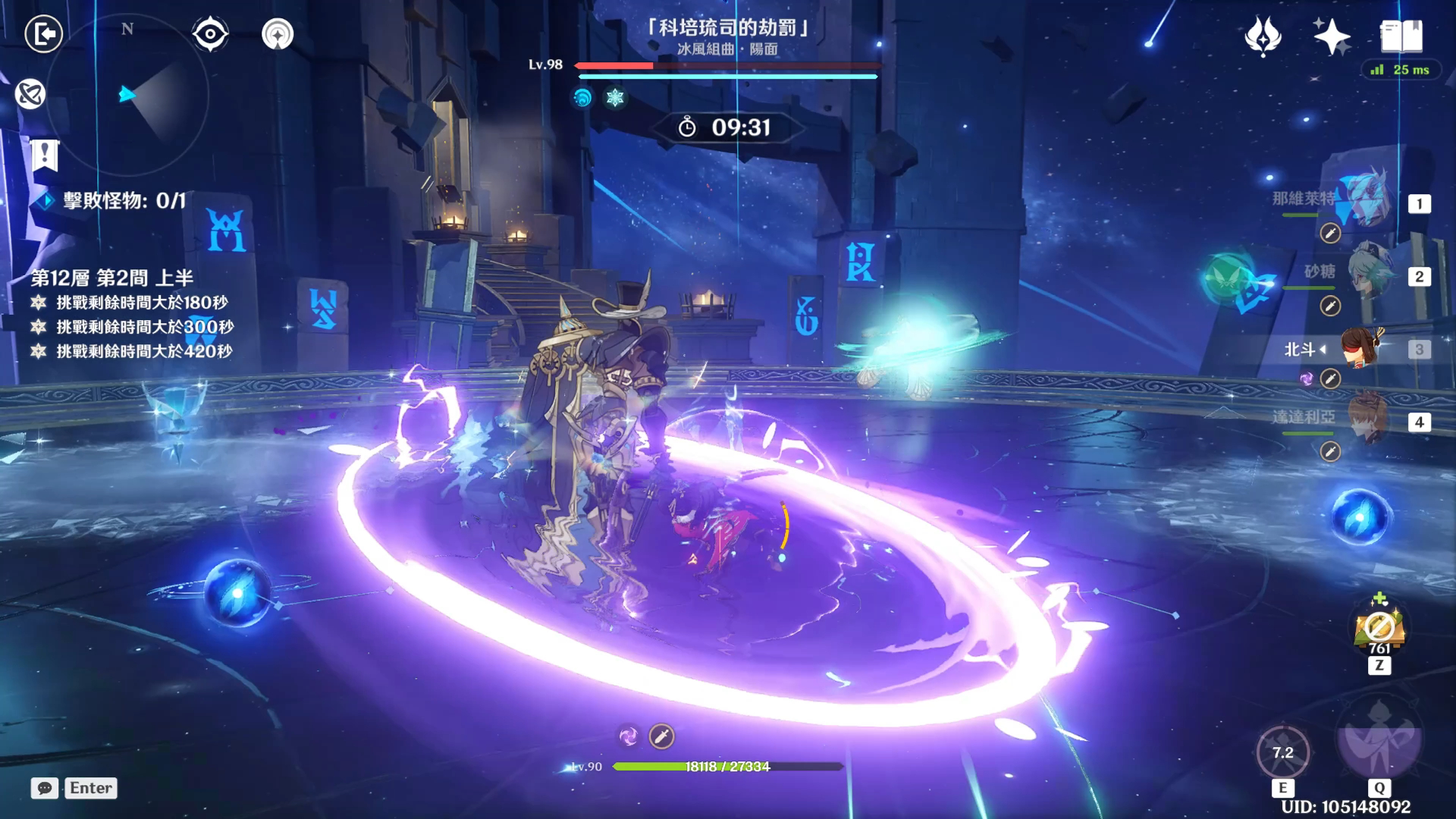Open the chat box
1456x819 pixels.
45,788
